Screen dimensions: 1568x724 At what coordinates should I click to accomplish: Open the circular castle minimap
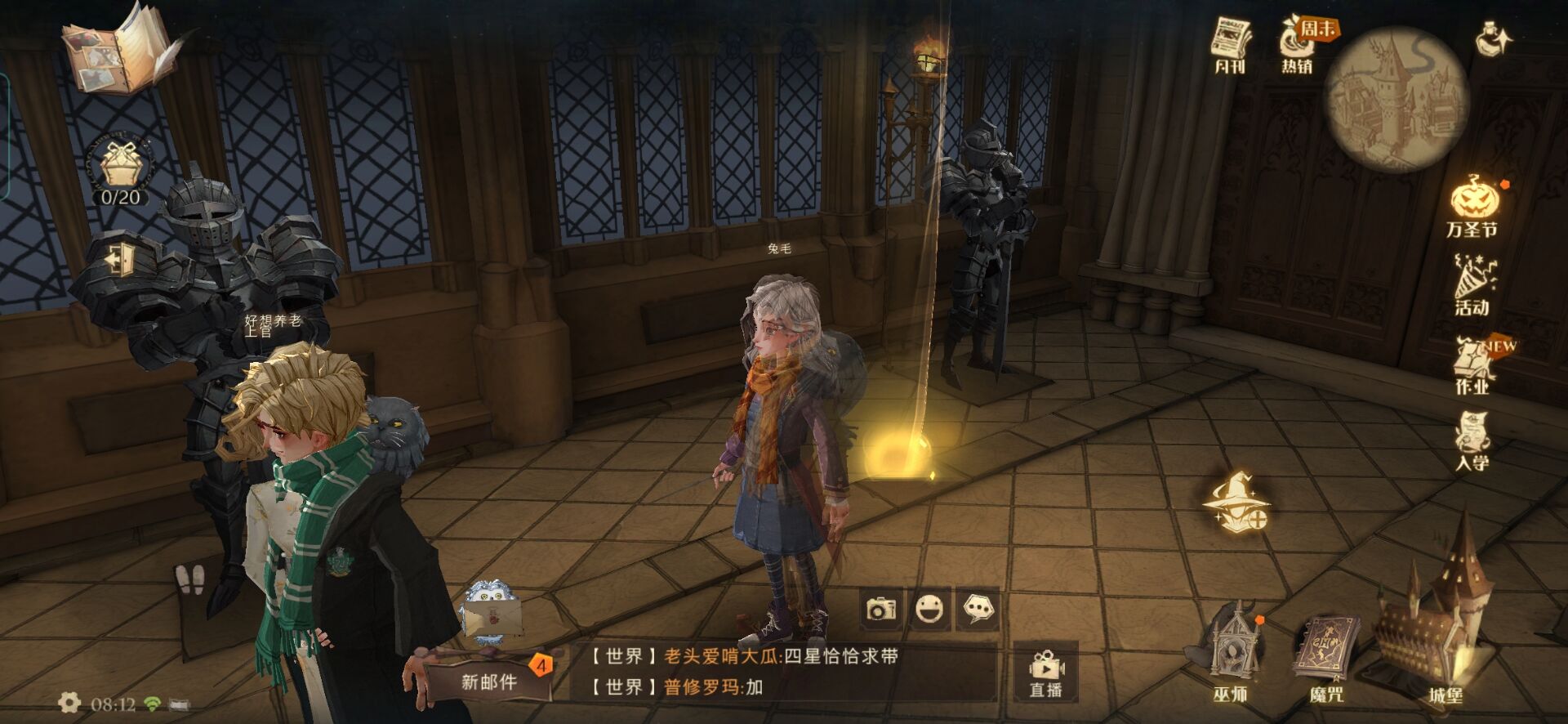(1396, 98)
